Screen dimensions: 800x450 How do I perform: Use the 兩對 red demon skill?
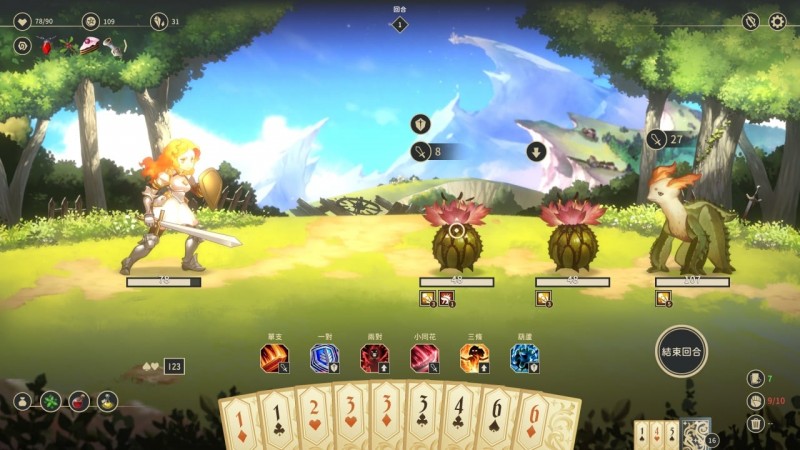click(375, 358)
